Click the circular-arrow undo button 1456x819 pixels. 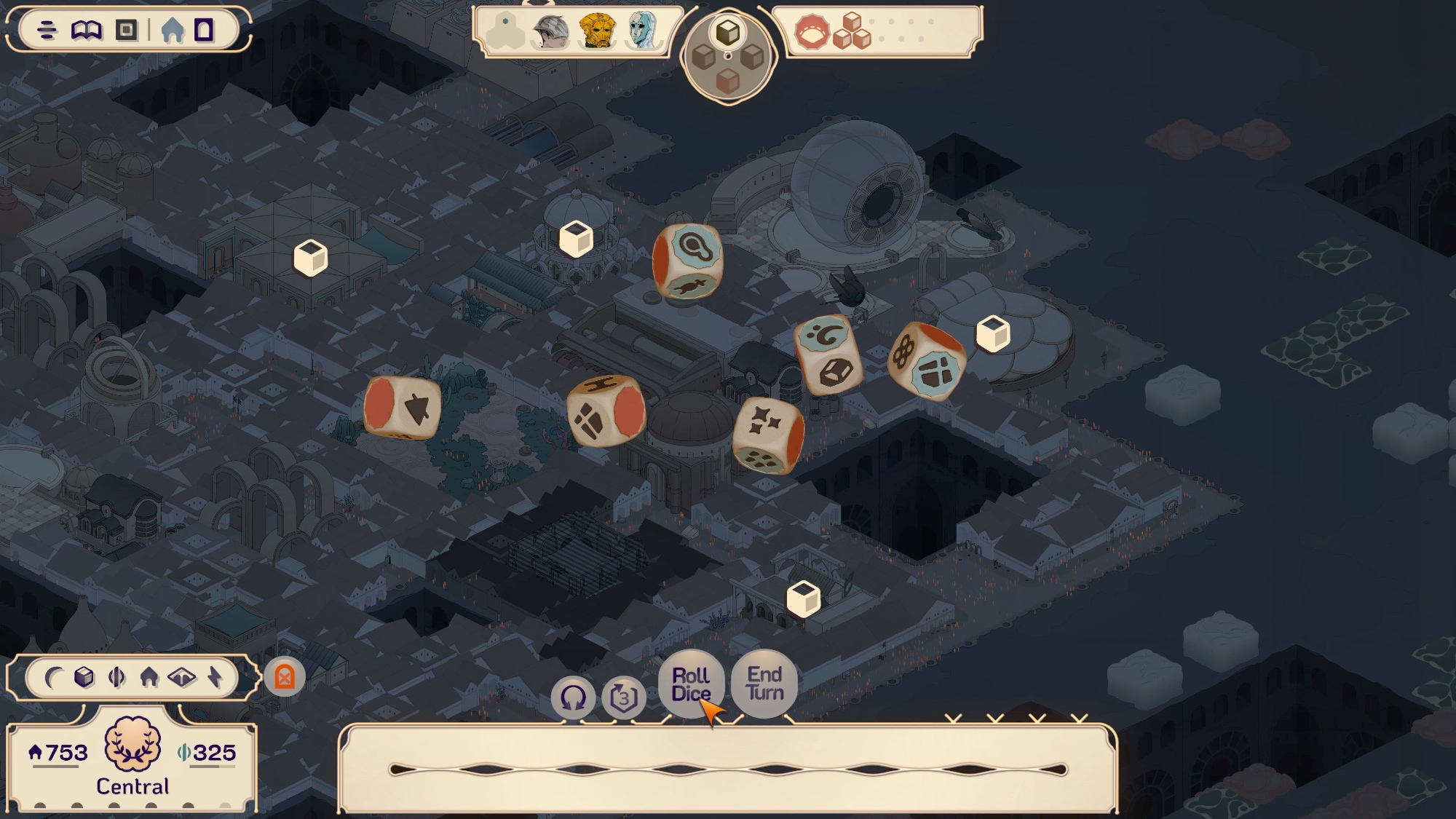[573, 698]
